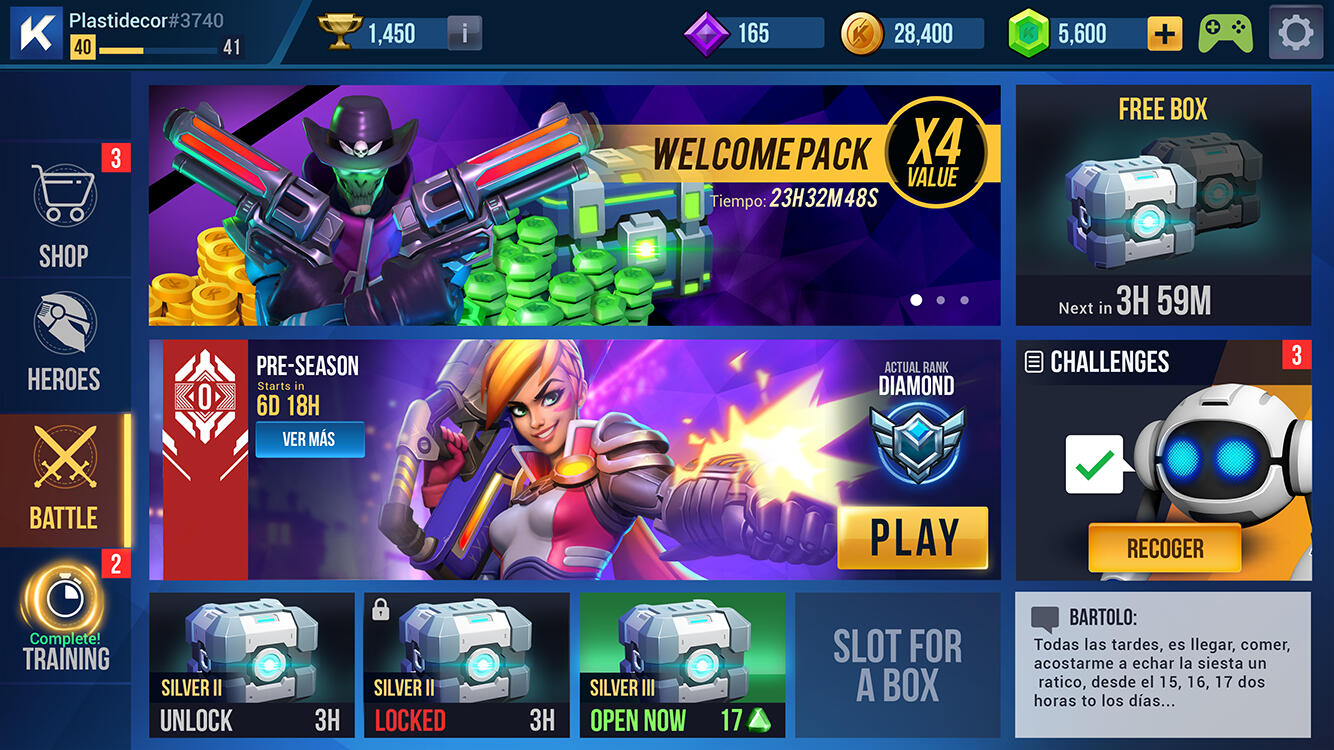Add green gems with the plus button
This screenshot has width=1334, height=750.
(x=1164, y=34)
